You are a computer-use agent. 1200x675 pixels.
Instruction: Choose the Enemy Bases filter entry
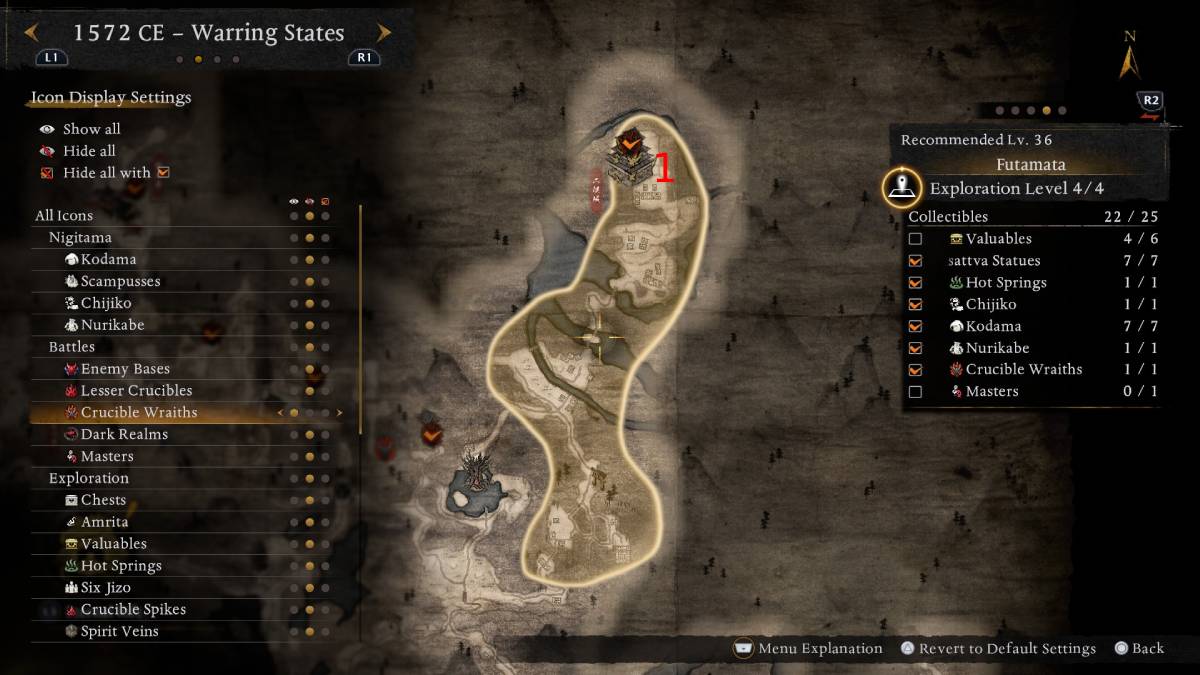point(125,369)
